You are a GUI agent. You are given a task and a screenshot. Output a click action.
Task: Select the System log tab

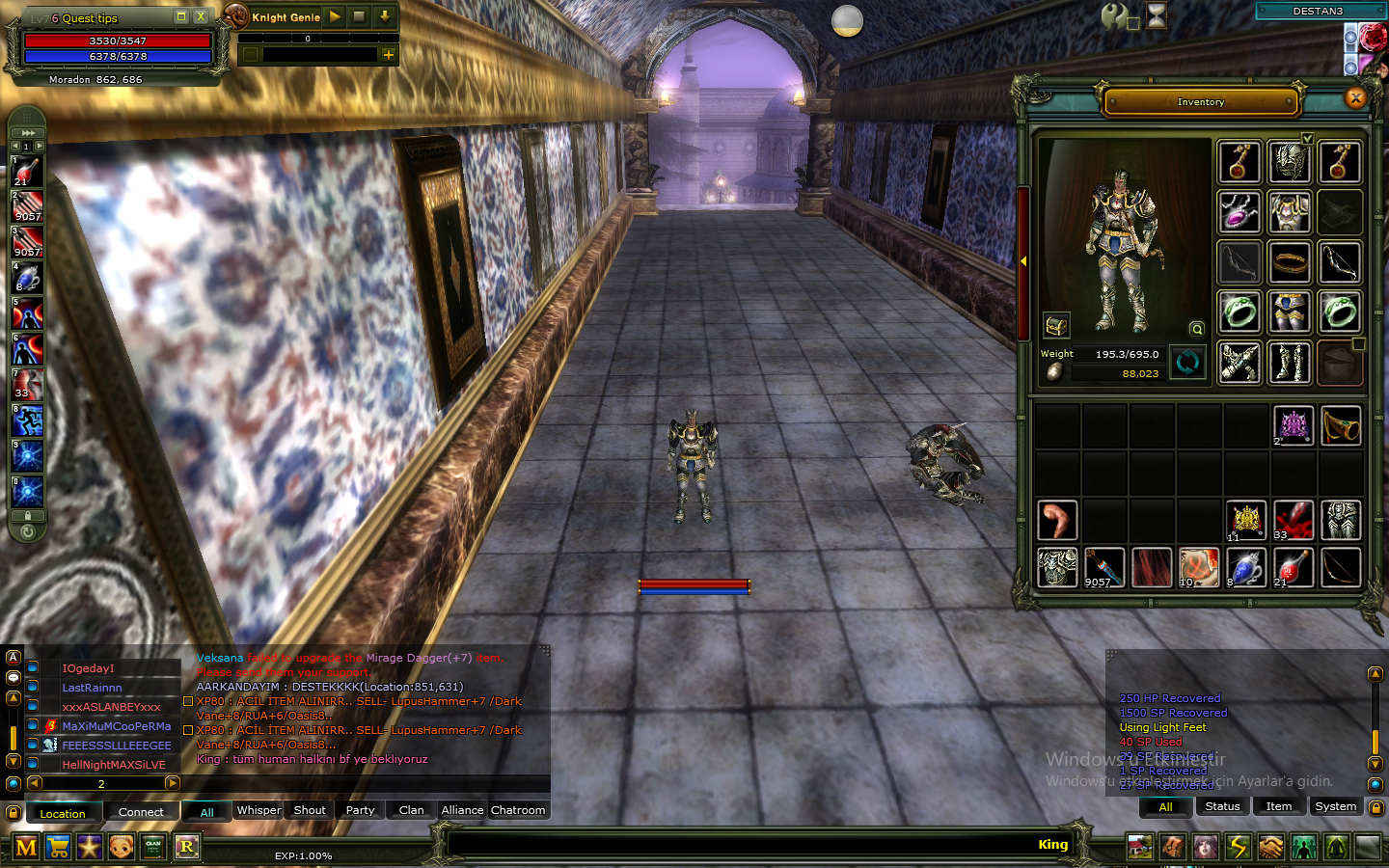1335,806
